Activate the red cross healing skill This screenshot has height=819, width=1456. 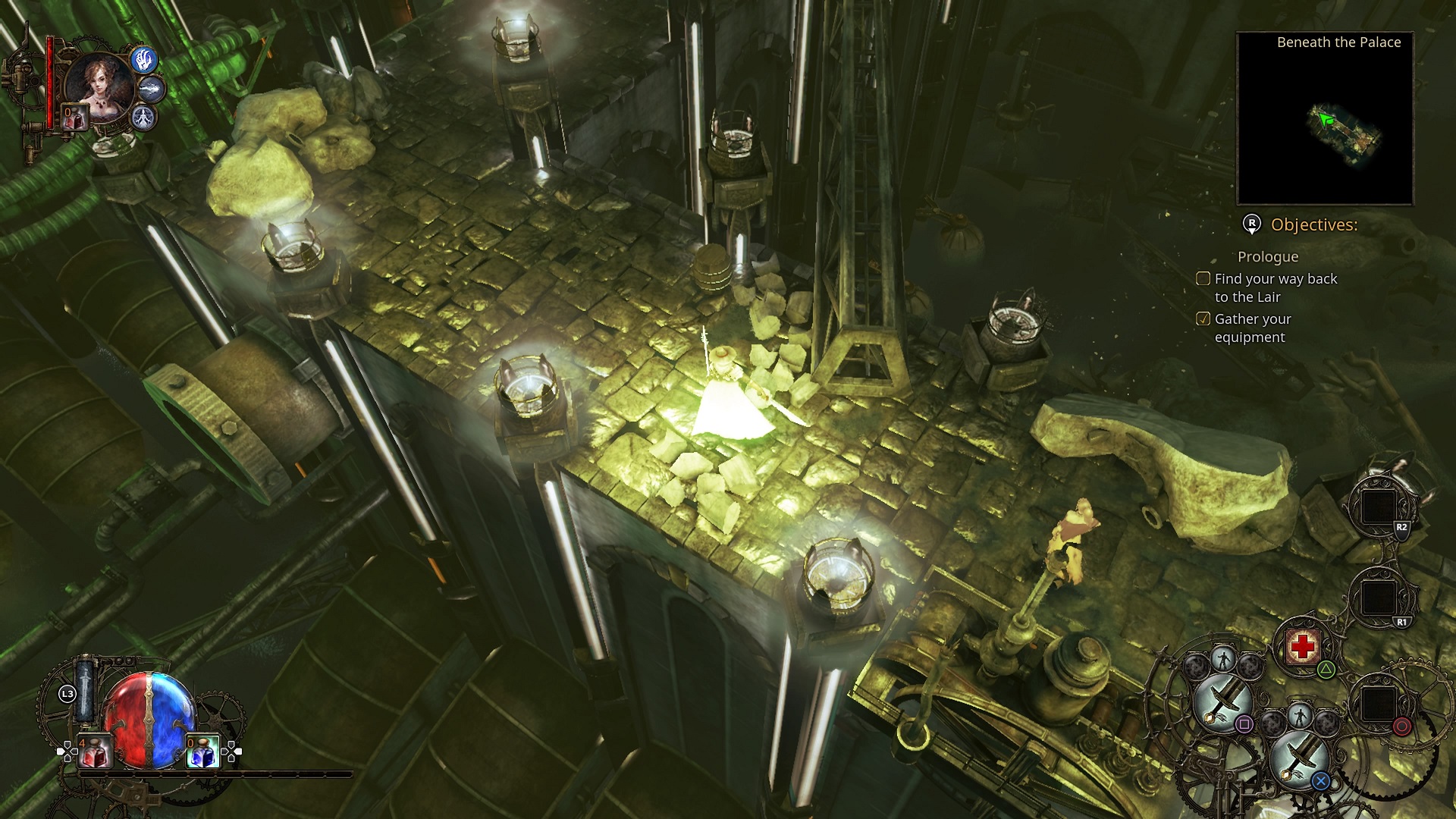coord(1302,646)
